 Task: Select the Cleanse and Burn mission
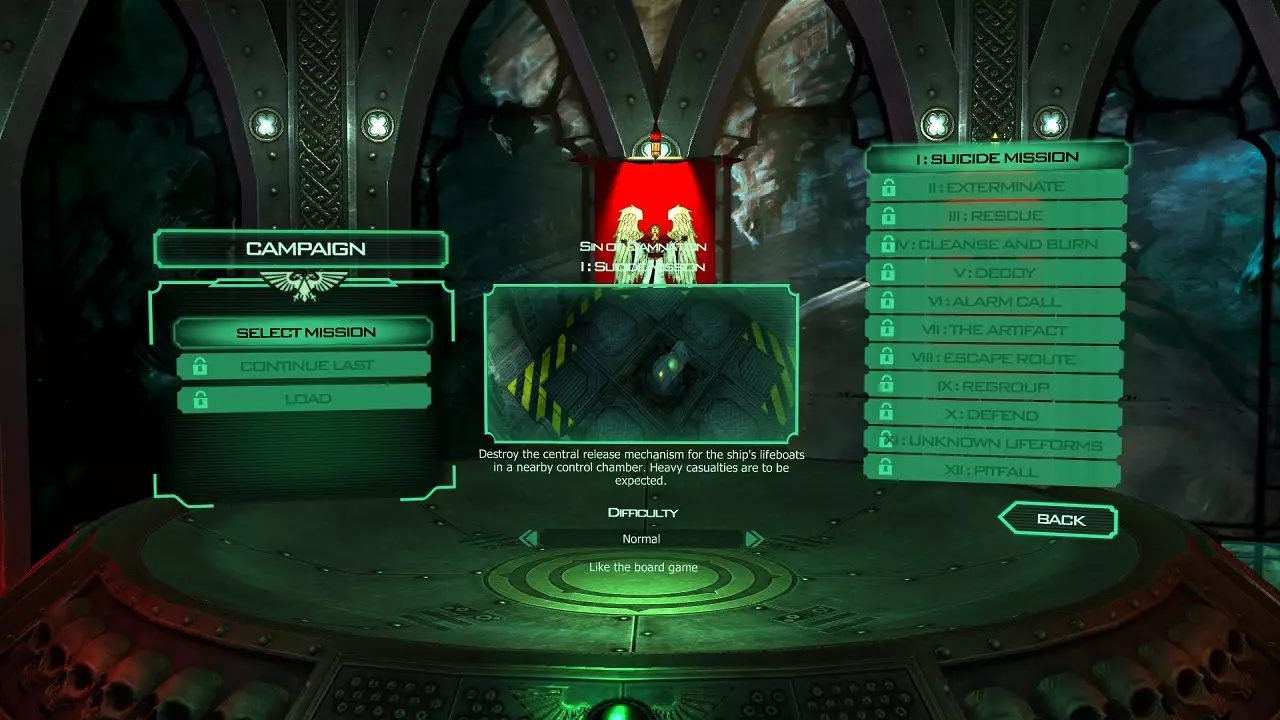997,244
